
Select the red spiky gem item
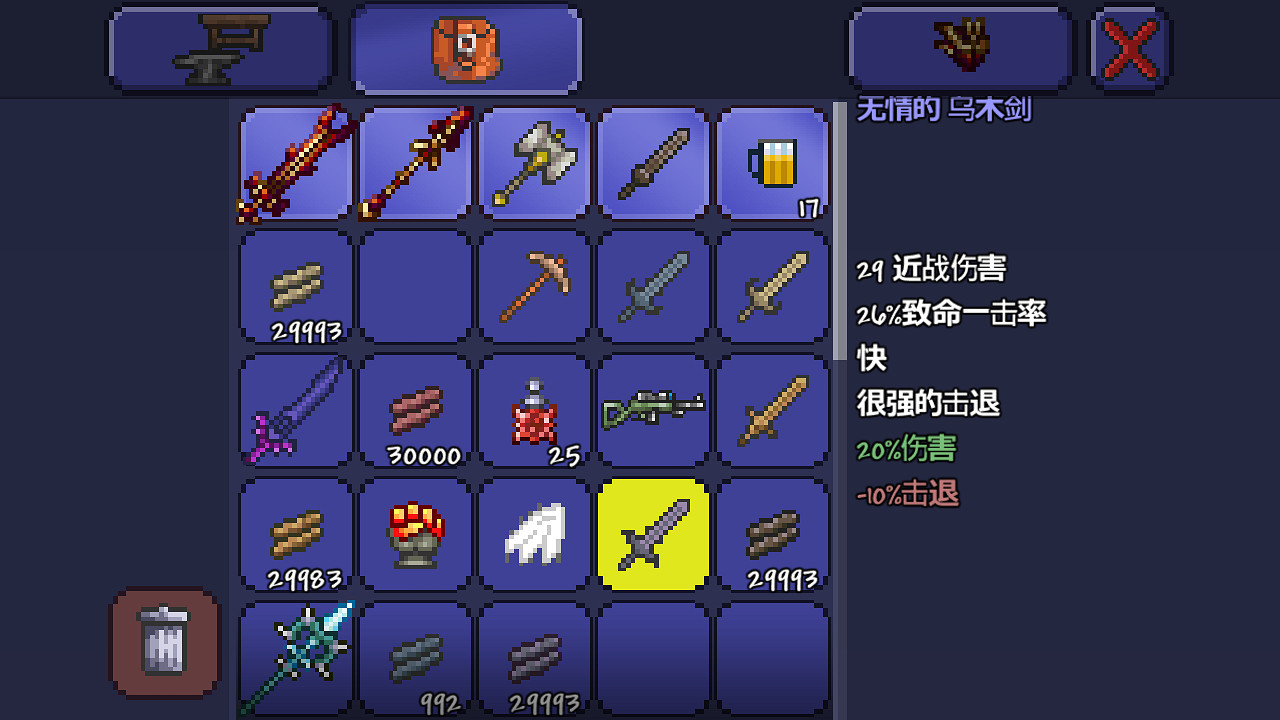coord(533,410)
